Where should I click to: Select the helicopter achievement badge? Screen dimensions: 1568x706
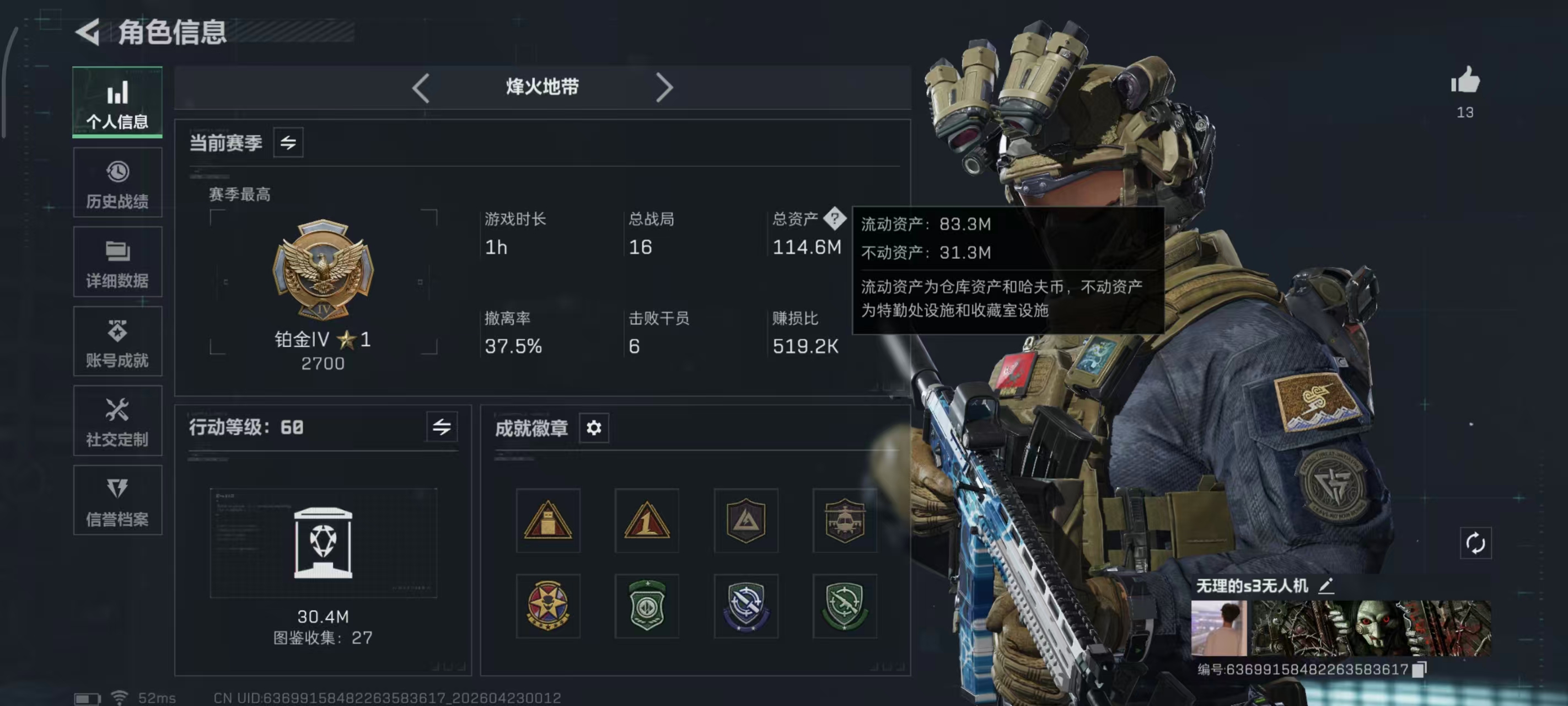845,521
